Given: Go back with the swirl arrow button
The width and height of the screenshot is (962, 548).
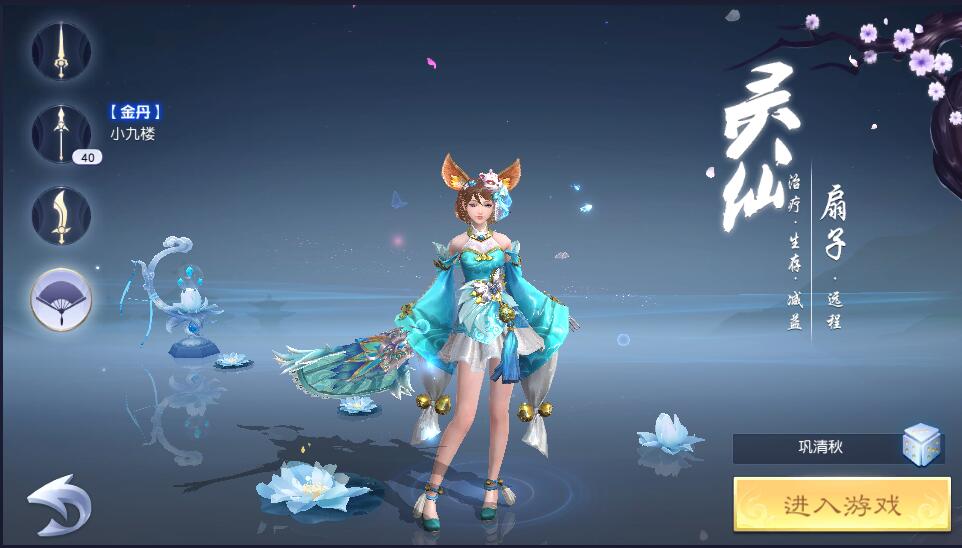Looking at the screenshot, I should click(x=59, y=505).
